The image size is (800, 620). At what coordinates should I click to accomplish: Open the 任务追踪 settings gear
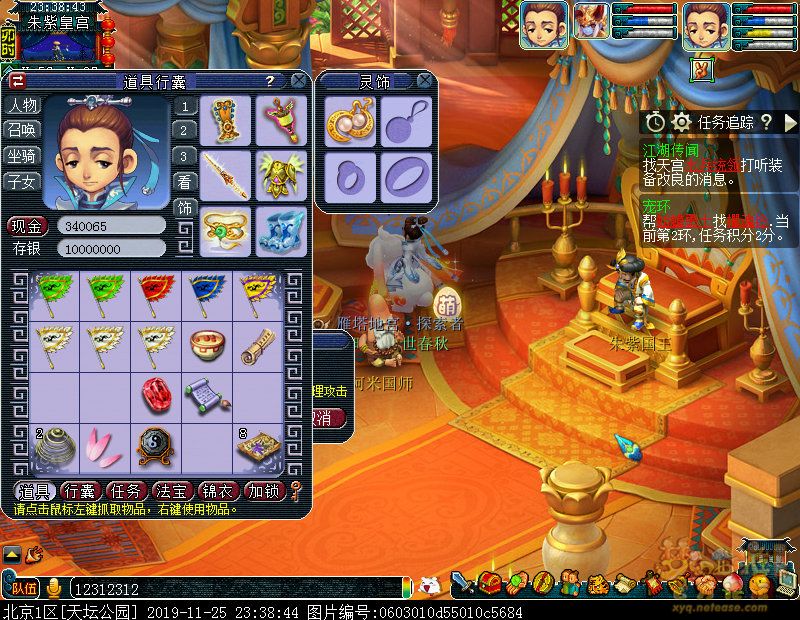682,122
